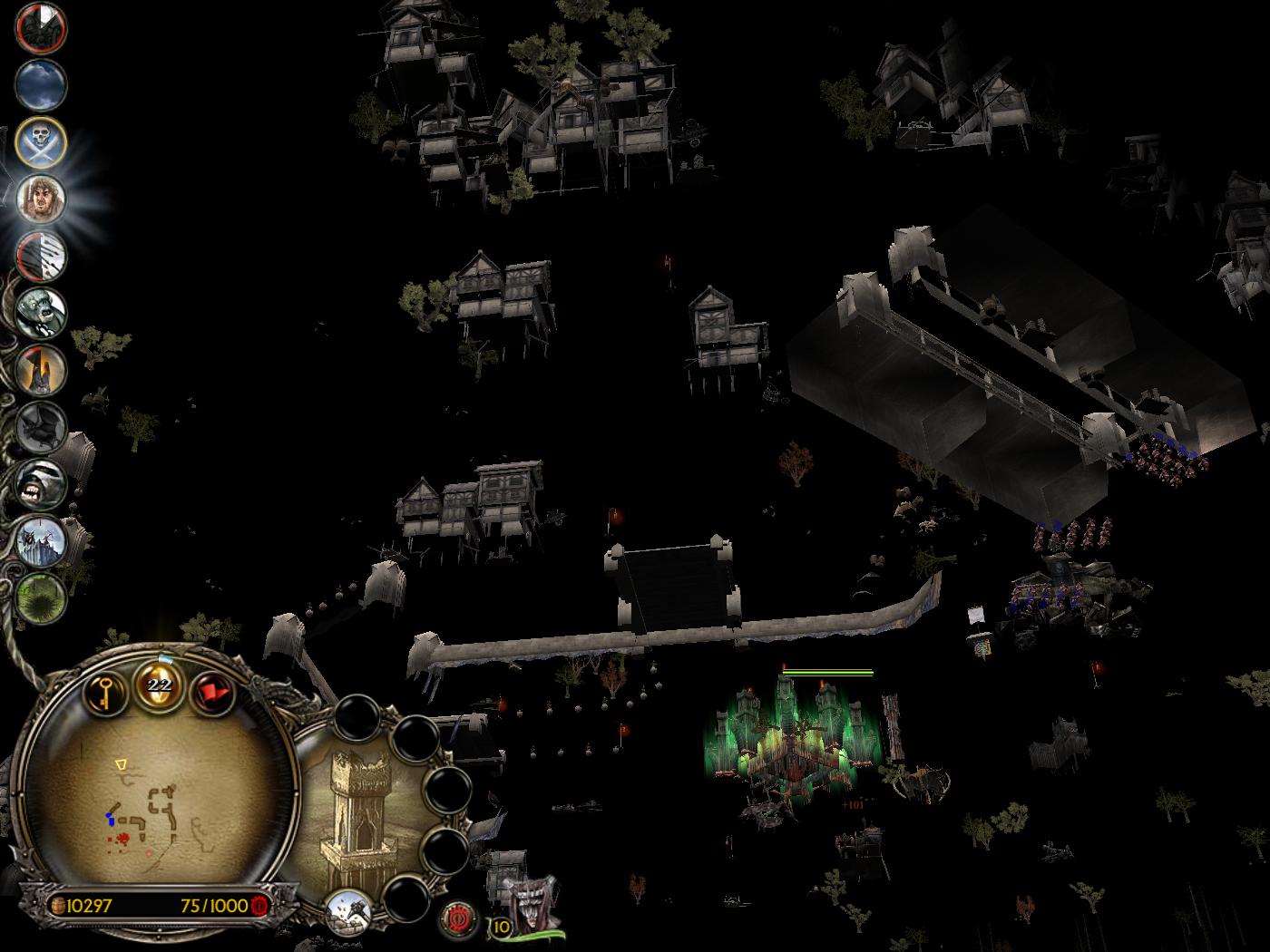This screenshot has height=952, width=1270.
Task: Select the topmost cooling-down power icon
Action: click(x=41, y=28)
